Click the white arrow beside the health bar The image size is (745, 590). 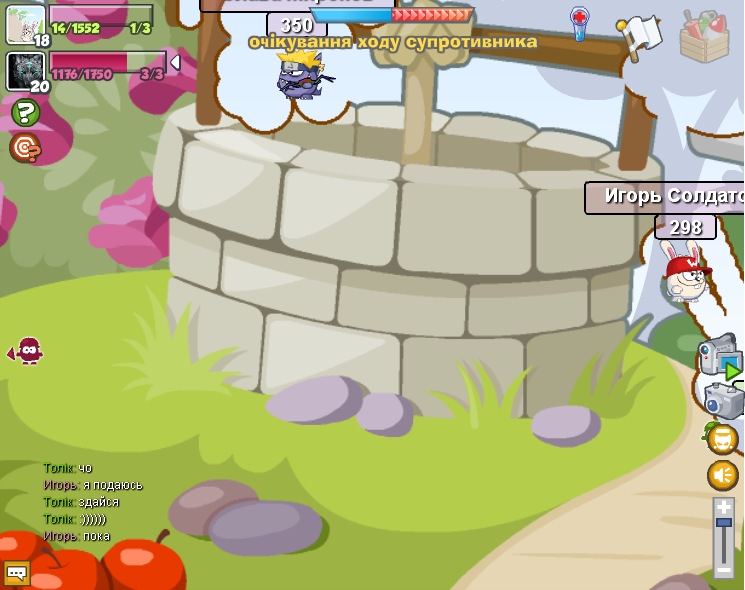176,63
